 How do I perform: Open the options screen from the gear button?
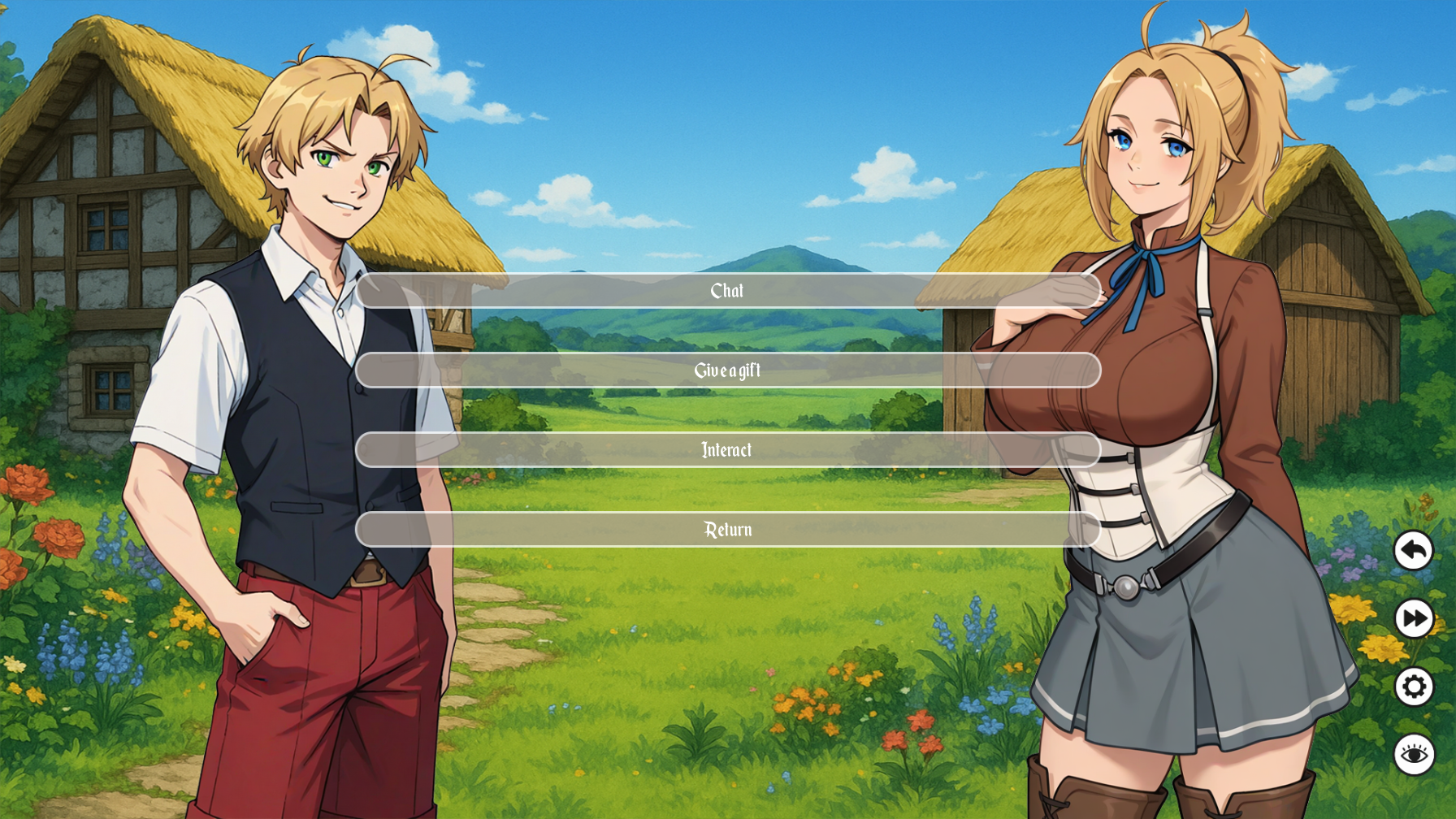tap(1414, 686)
